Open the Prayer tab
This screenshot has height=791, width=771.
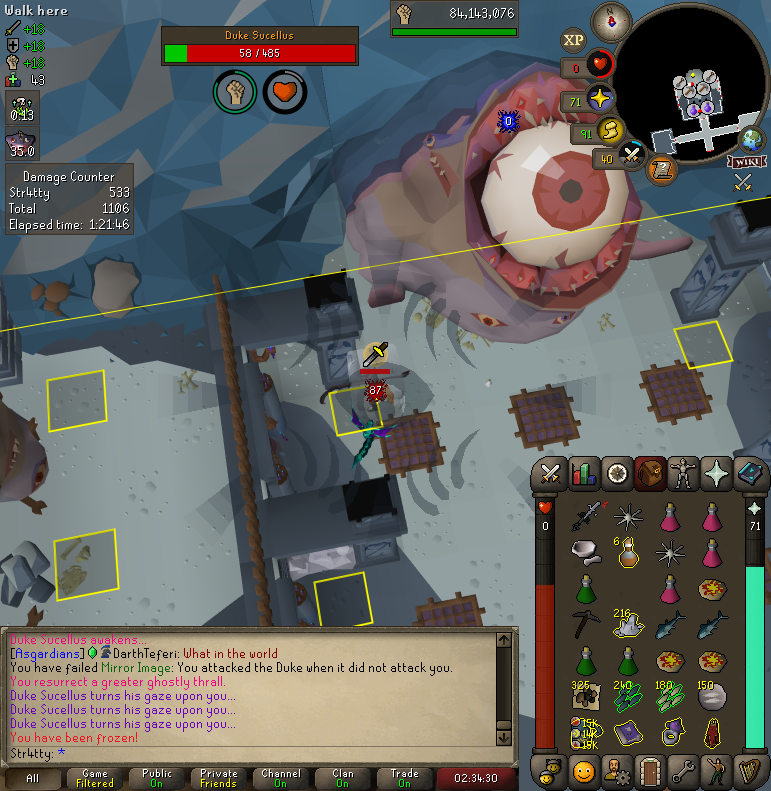[717, 473]
